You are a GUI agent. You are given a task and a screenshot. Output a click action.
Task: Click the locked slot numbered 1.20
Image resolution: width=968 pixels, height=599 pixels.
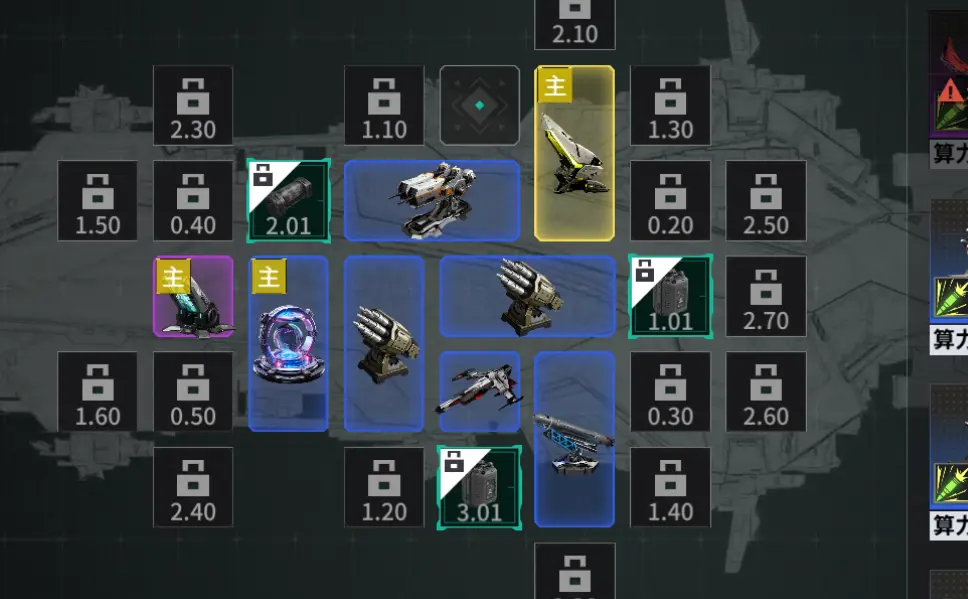(x=384, y=487)
